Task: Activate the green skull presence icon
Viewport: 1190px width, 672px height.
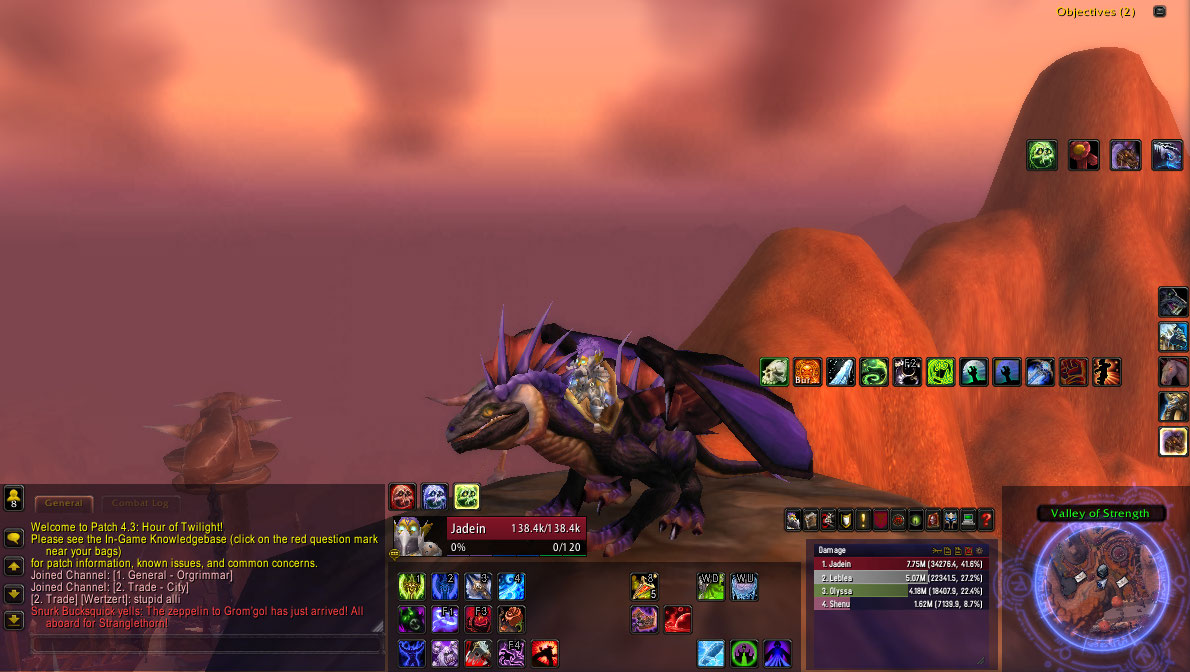Action: point(466,496)
